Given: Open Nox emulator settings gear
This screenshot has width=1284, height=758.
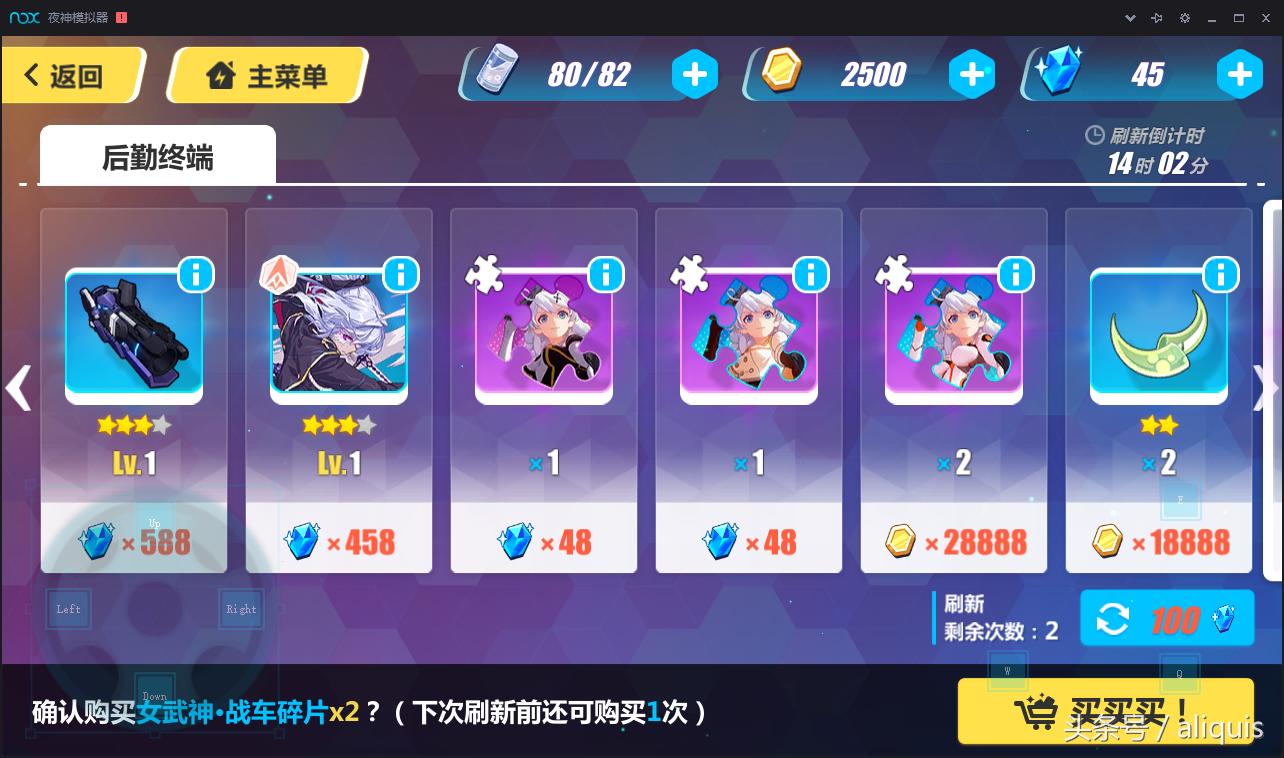Looking at the screenshot, I should tap(1184, 17).
